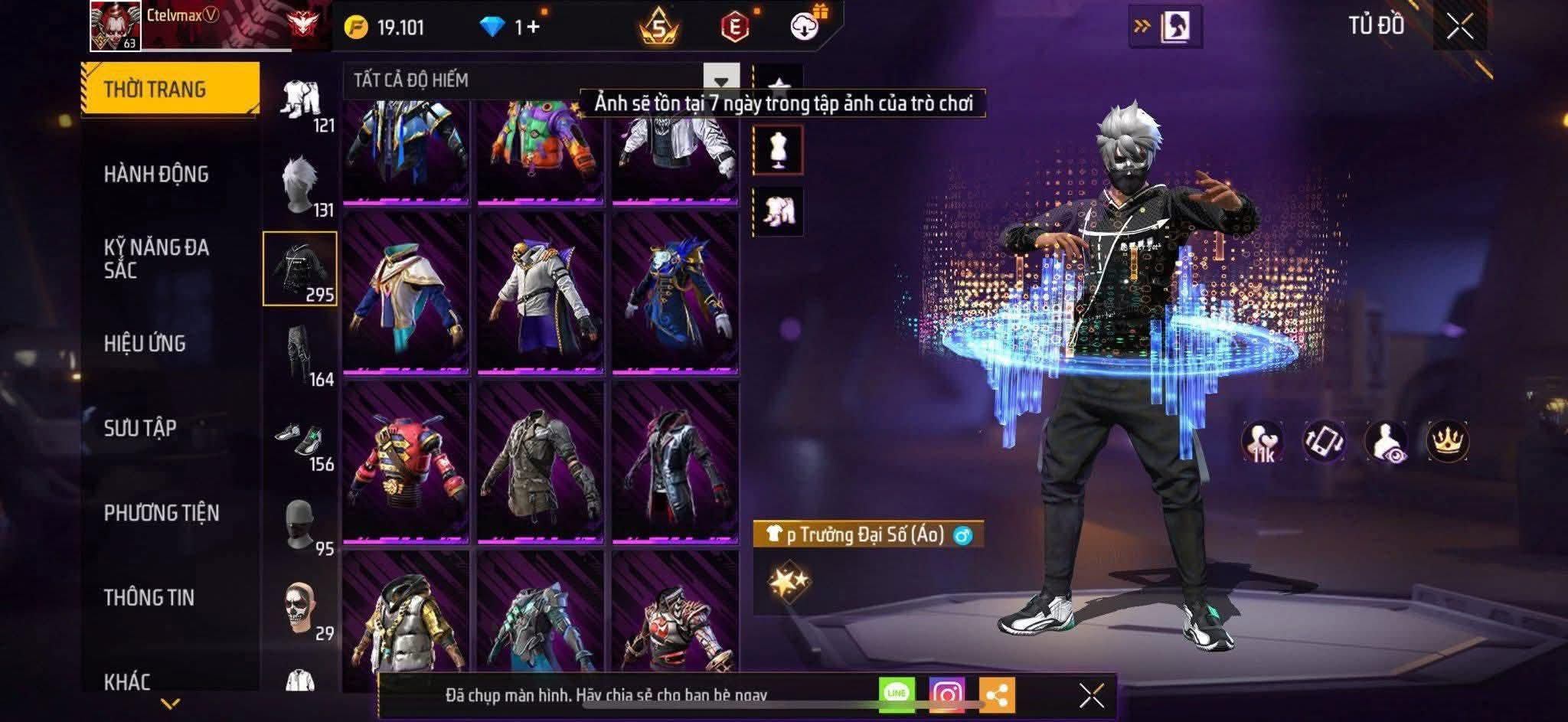Dismiss the screenshot share banner
1568x722 pixels.
pos(1091,696)
